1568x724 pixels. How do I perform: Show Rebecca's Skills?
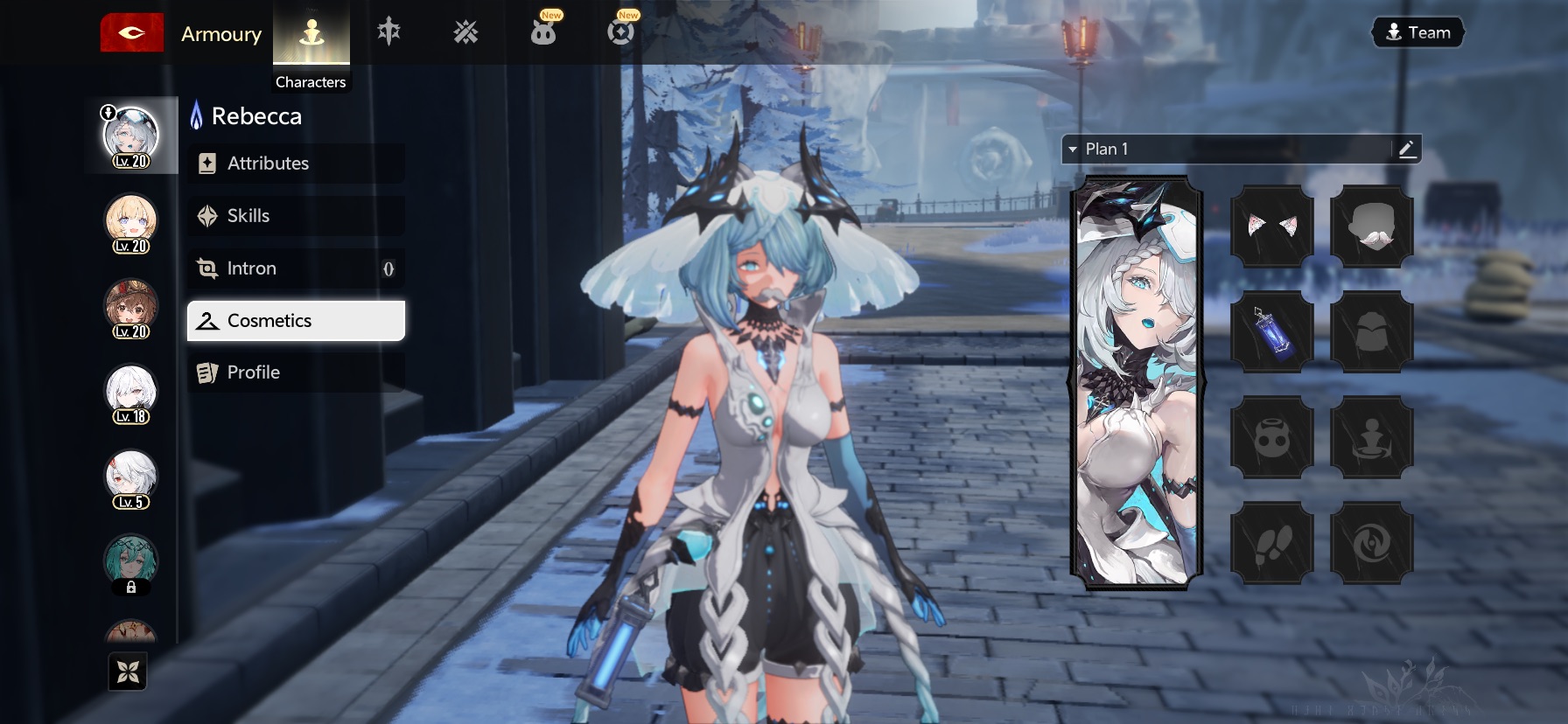click(296, 216)
